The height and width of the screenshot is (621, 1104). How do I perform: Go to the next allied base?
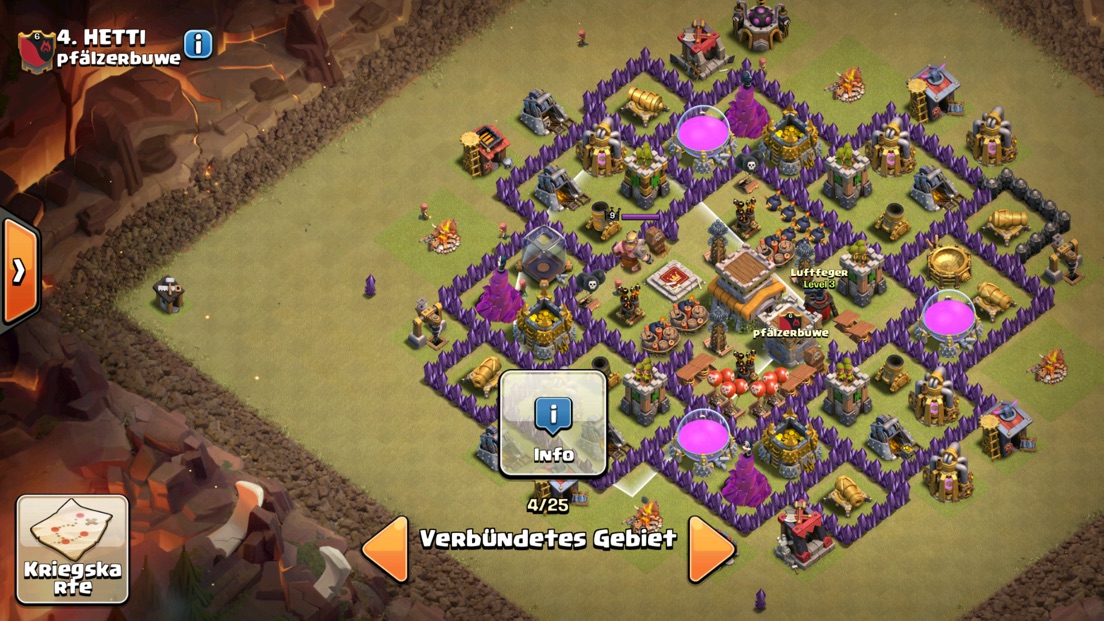[x=711, y=547]
